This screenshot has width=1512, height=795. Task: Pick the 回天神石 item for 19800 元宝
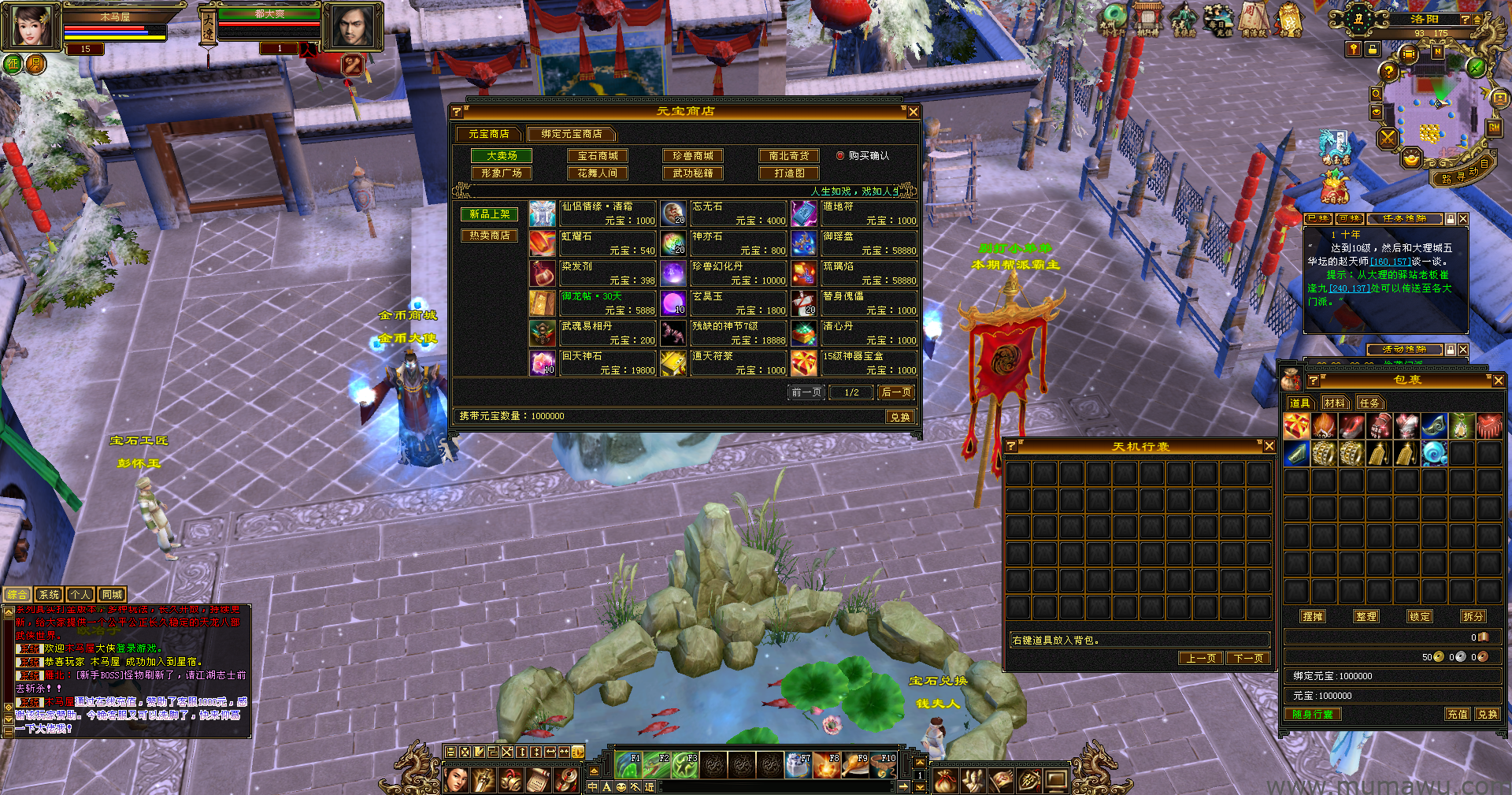pyautogui.click(x=592, y=362)
